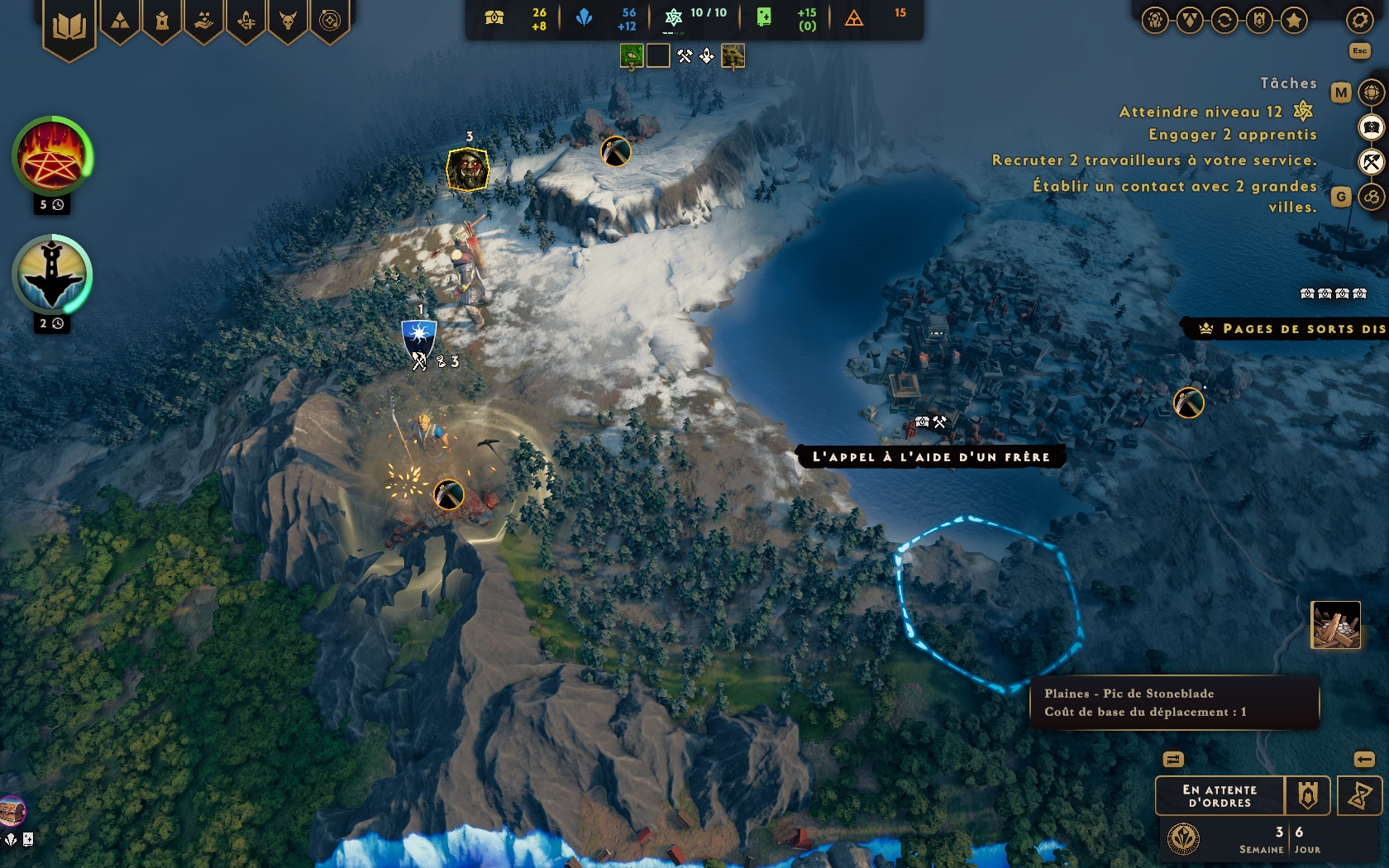Click the circular arrows refresh button
The width and height of the screenshot is (1389, 868).
click(1224, 20)
